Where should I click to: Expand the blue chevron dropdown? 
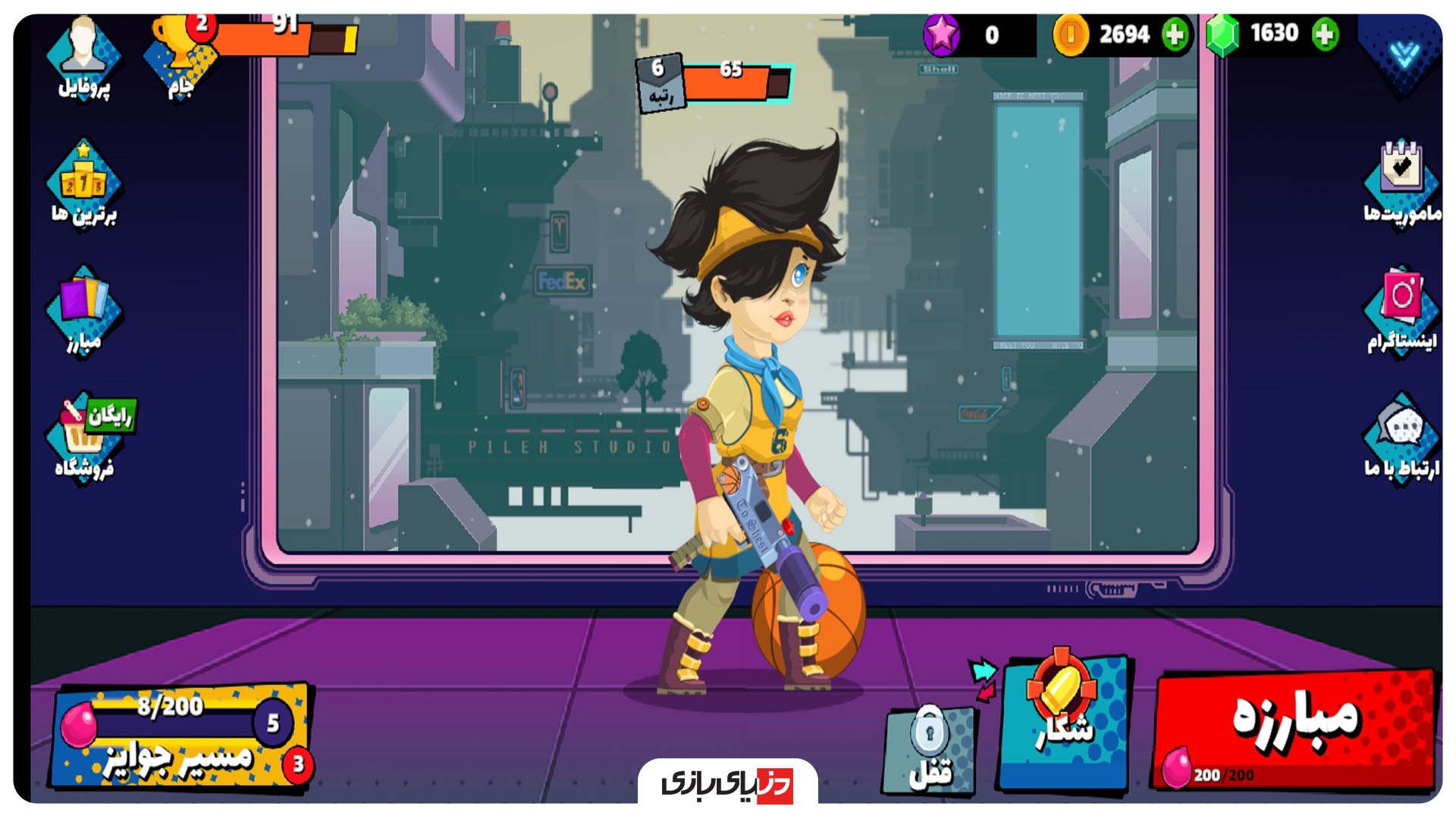1404,53
